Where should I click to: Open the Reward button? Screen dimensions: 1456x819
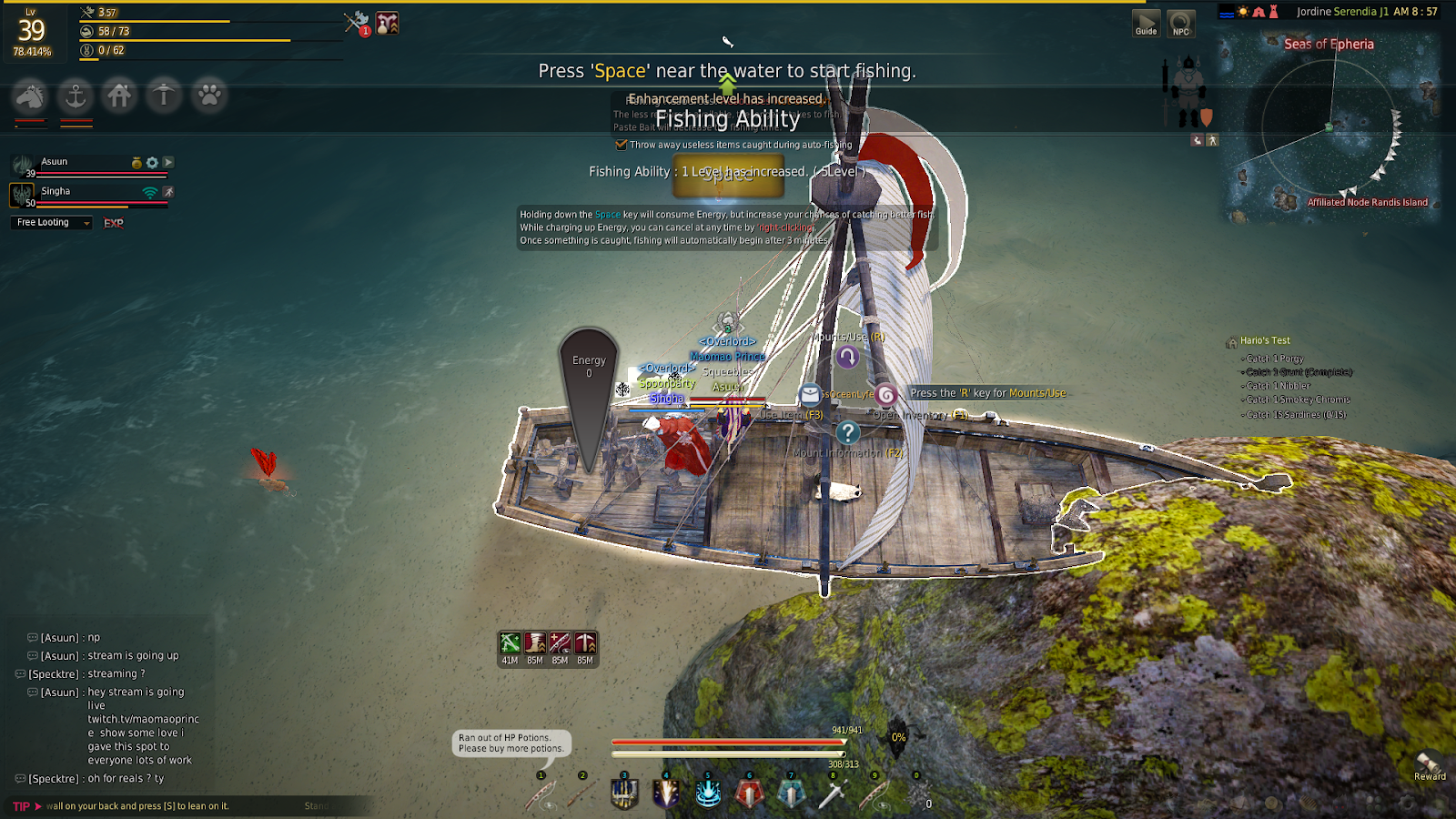(x=1429, y=766)
